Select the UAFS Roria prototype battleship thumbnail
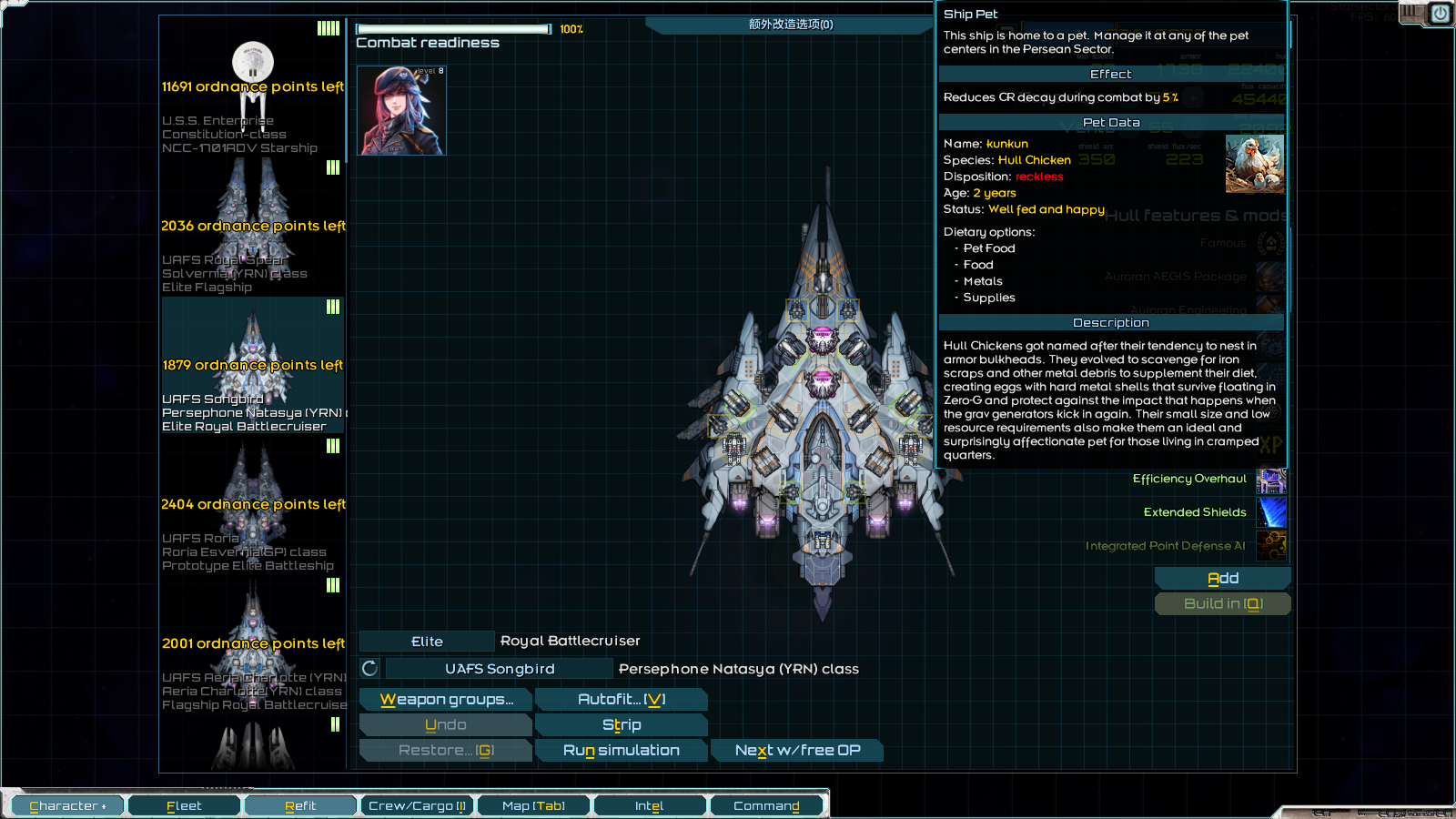 pyautogui.click(x=251, y=505)
